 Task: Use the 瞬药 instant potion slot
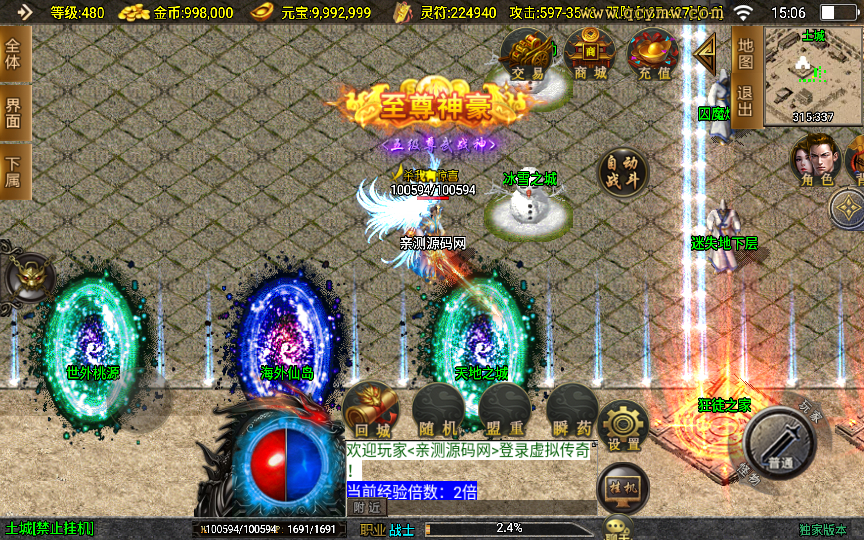pos(572,411)
